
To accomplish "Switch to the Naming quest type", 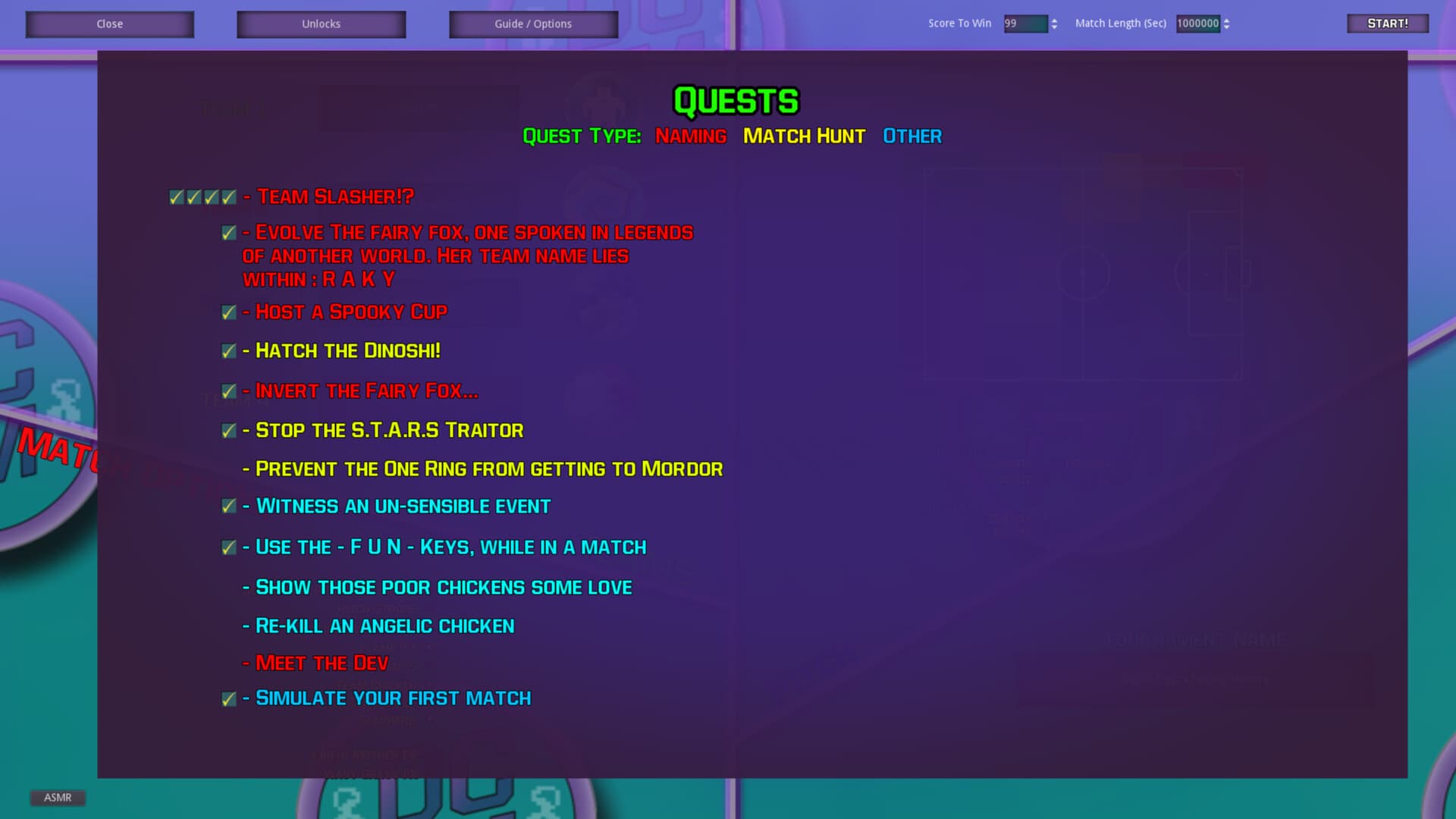I will click(690, 136).
